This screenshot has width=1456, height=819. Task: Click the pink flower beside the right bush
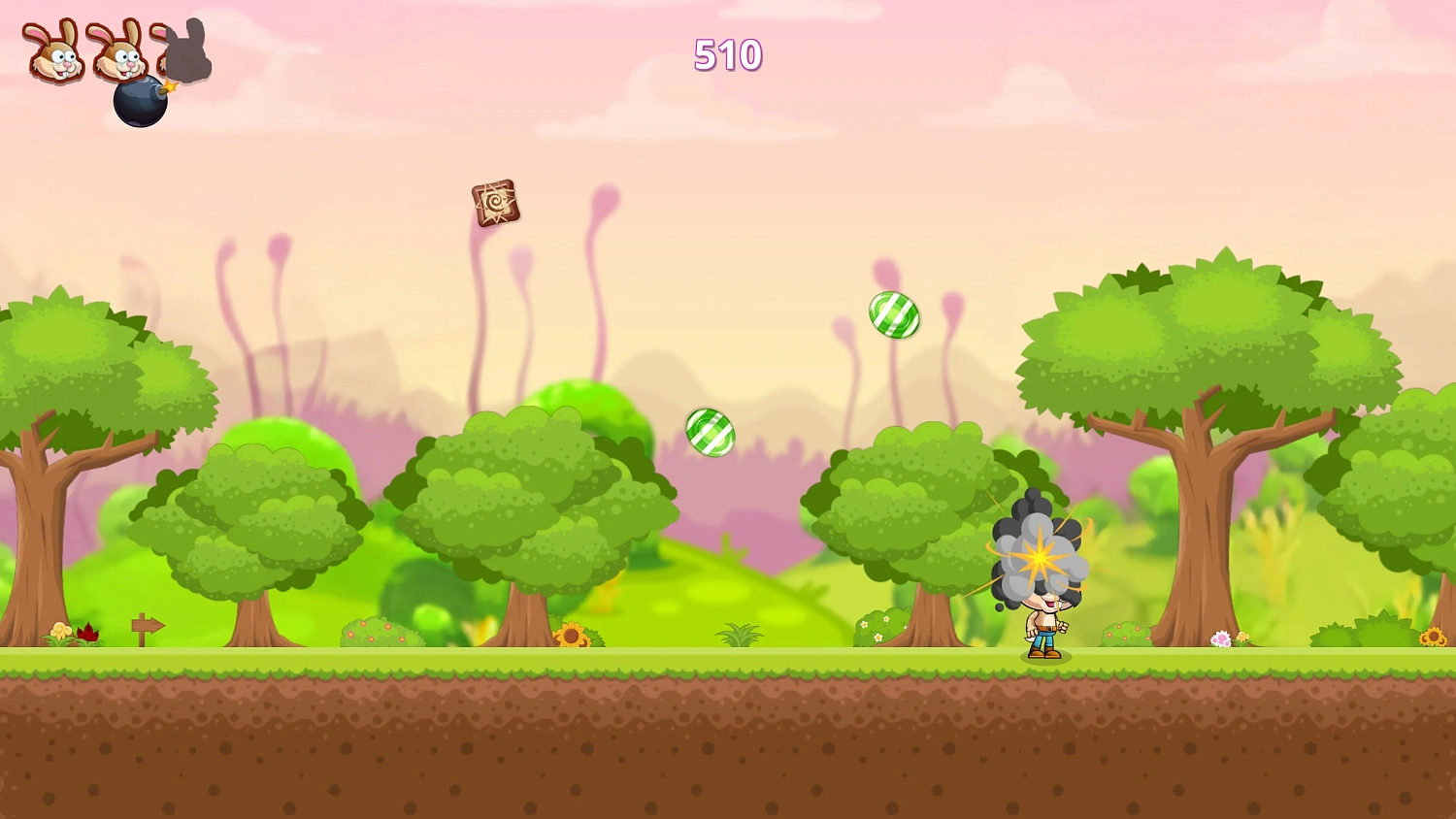[x=1222, y=638]
